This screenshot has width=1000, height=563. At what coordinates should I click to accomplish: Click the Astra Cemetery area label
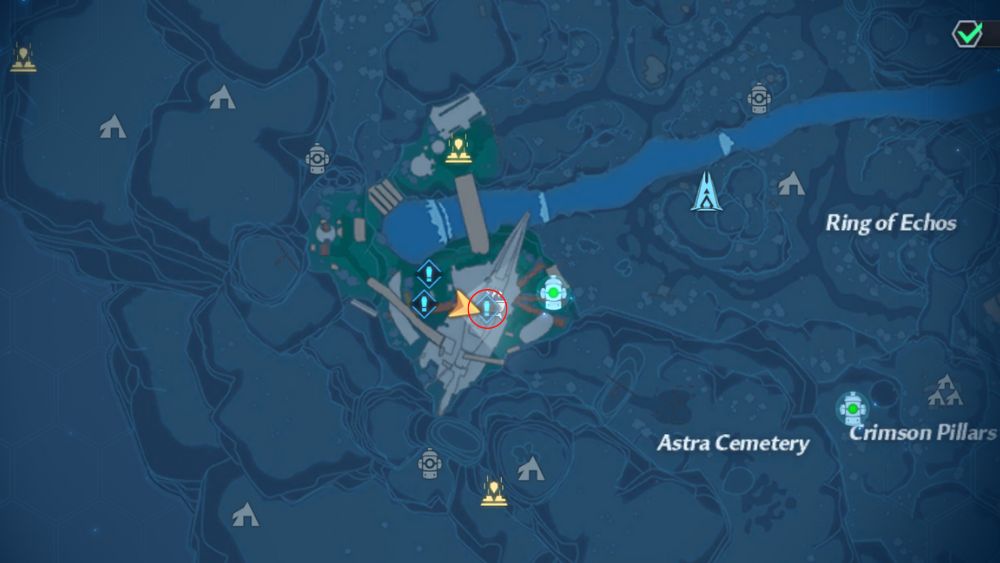pyautogui.click(x=732, y=442)
